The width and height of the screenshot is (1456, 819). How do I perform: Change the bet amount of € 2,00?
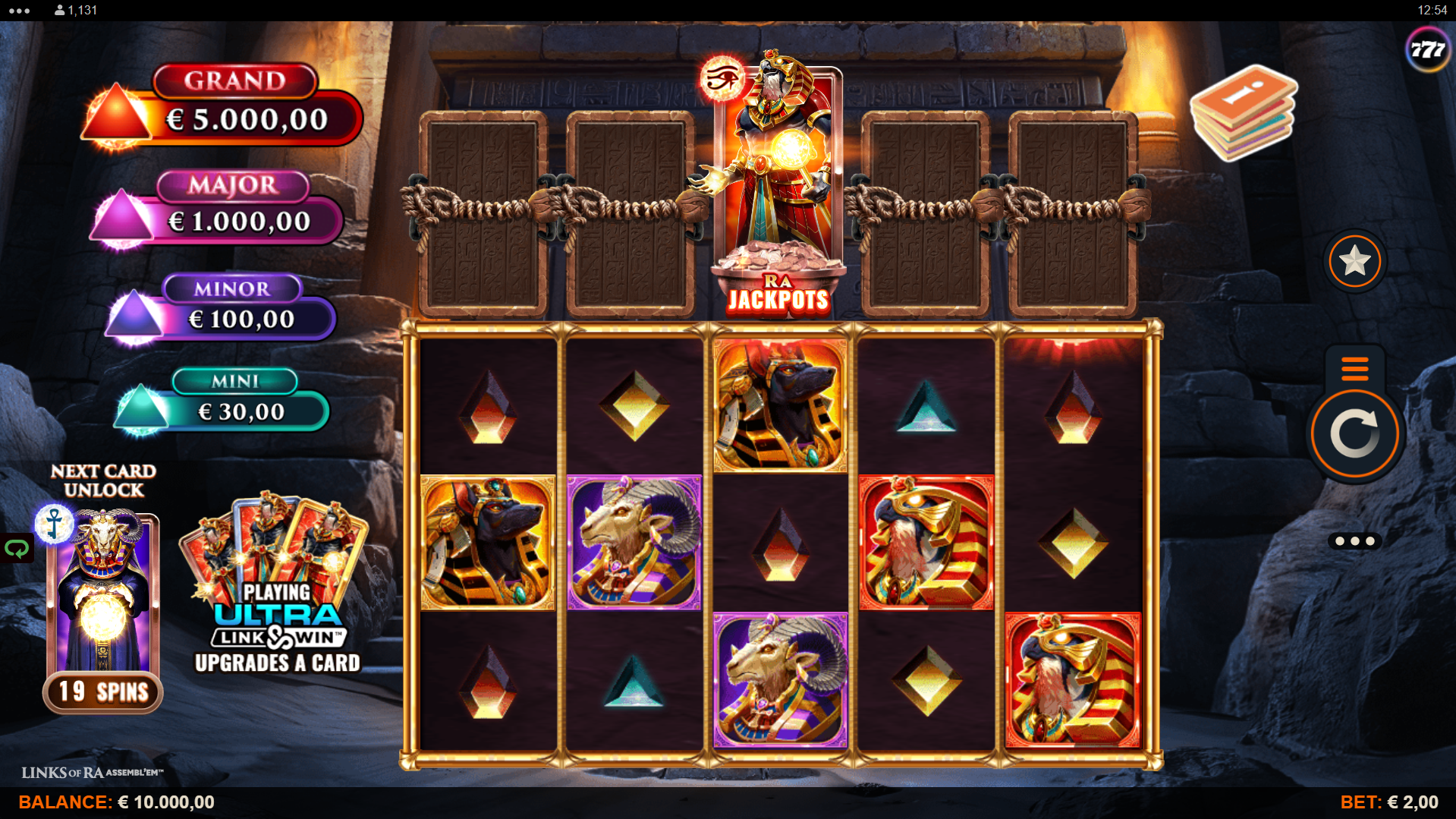coord(1388,802)
